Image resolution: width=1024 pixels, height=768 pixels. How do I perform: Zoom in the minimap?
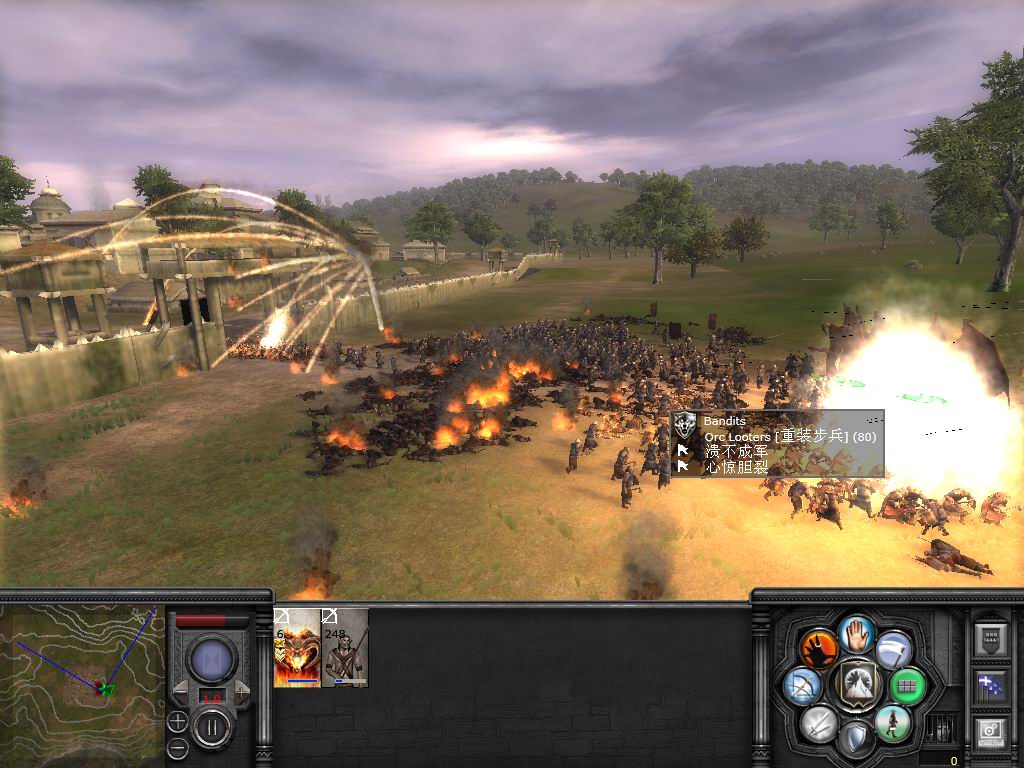(177, 720)
